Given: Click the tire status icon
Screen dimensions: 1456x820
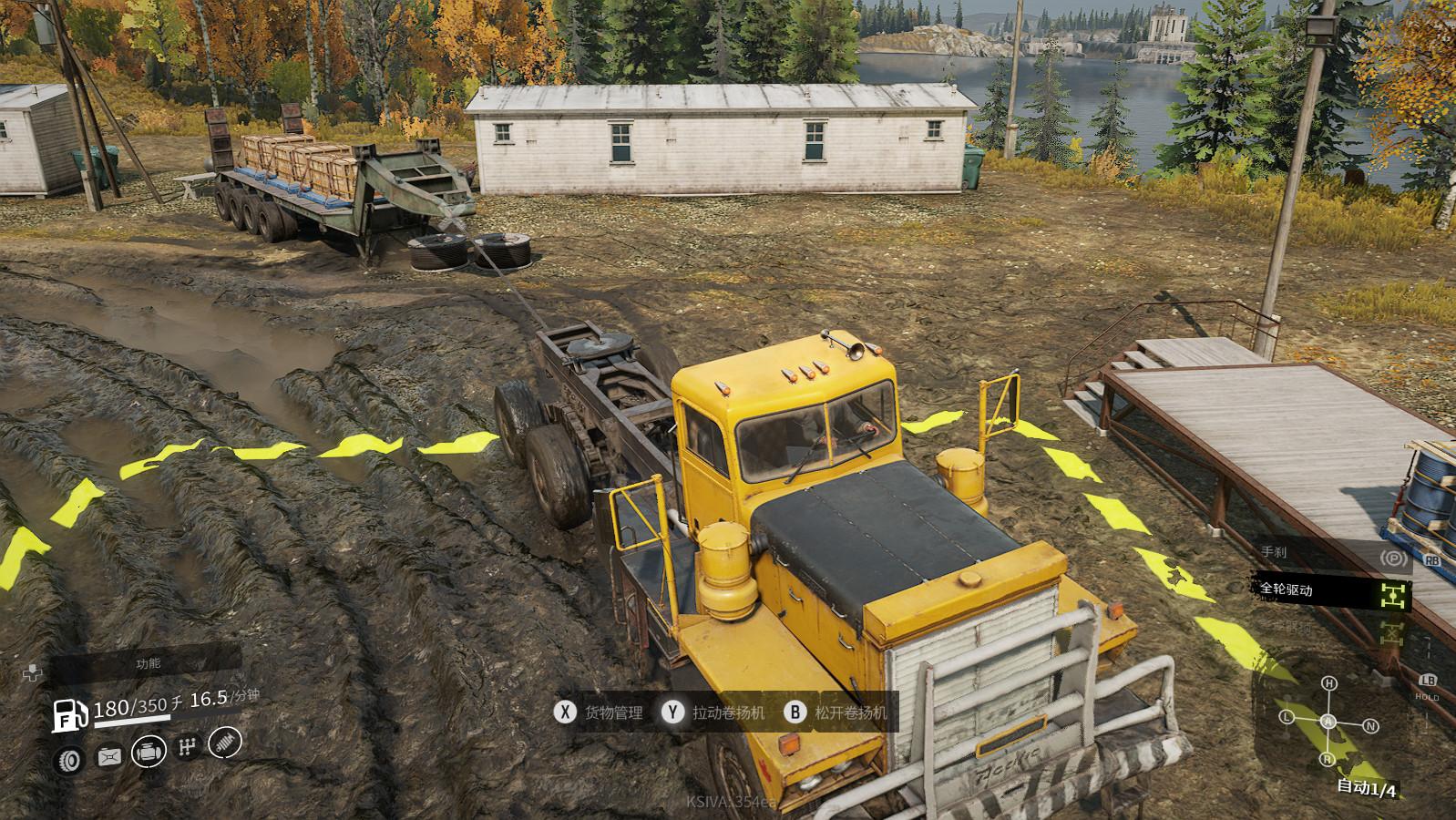Looking at the screenshot, I should click(70, 758).
